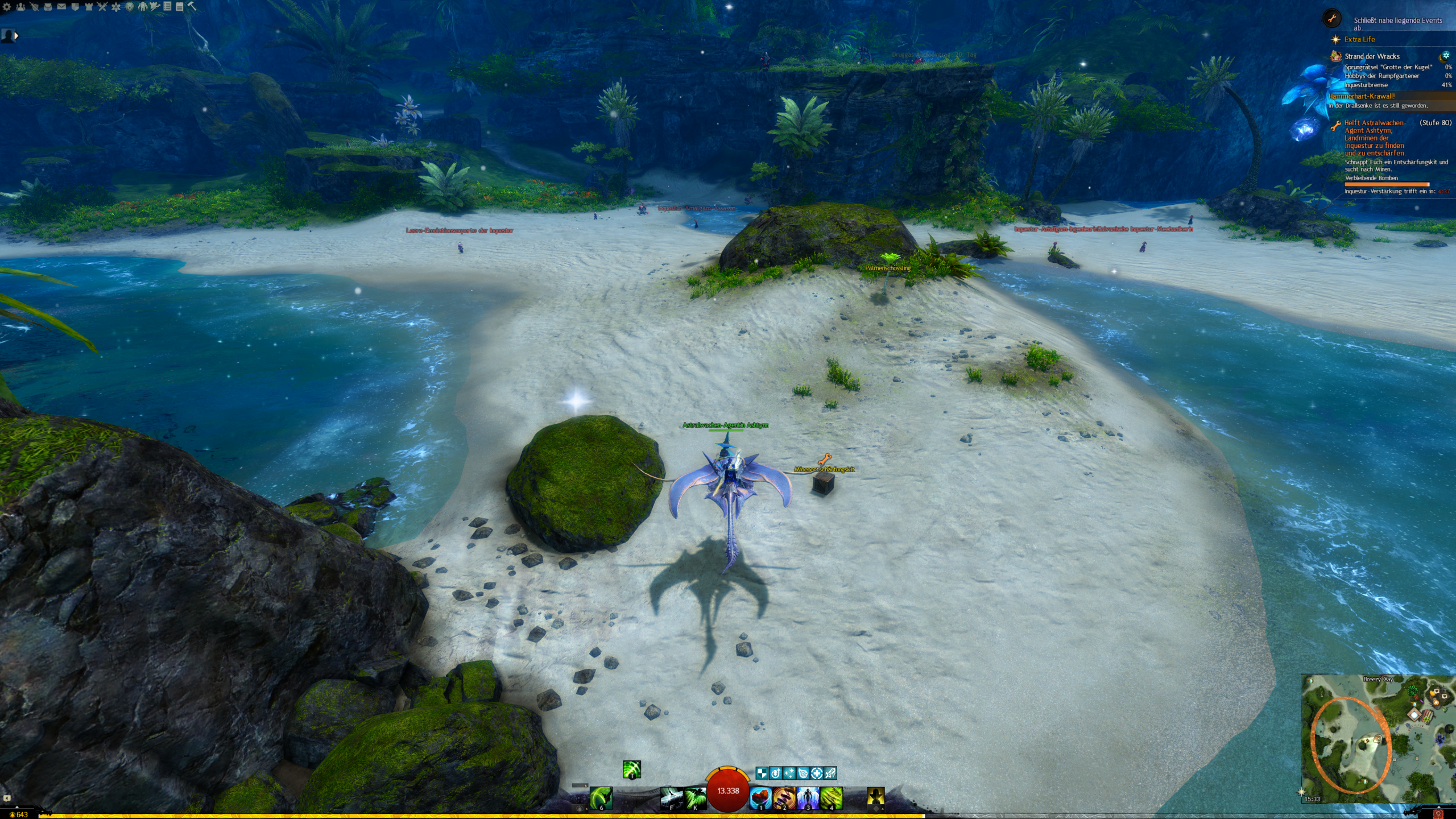
Task: Open the guild shield icon
Action: pyautogui.click(x=75, y=7)
